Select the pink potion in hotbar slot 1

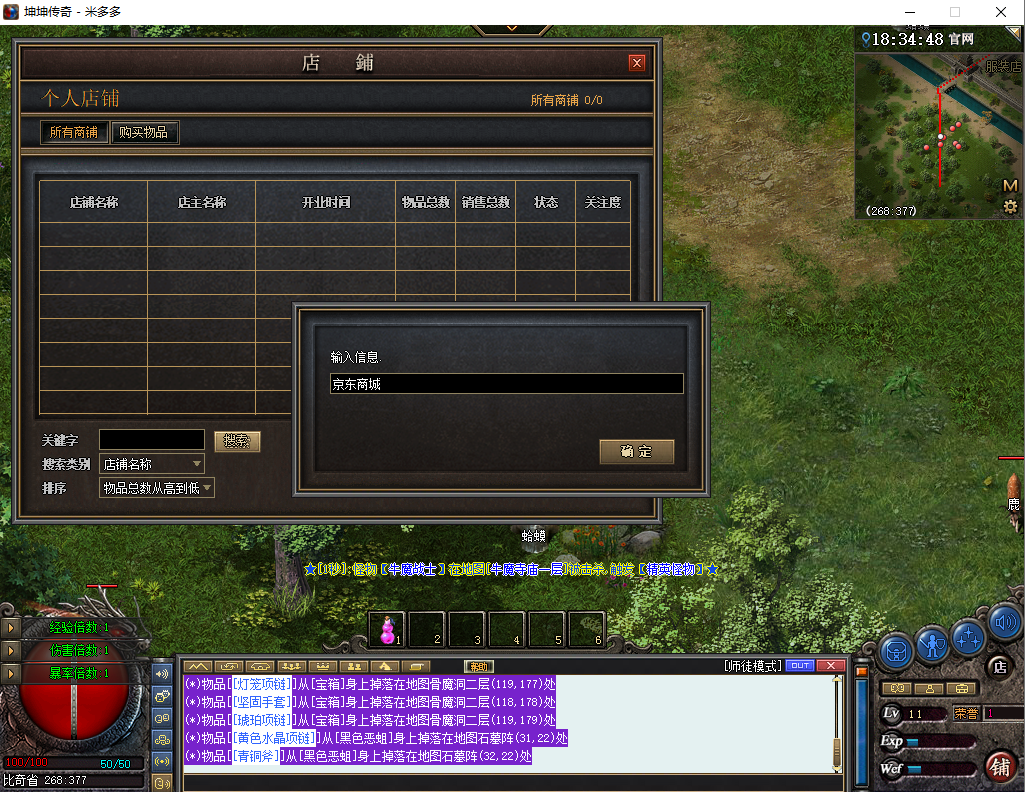387,630
